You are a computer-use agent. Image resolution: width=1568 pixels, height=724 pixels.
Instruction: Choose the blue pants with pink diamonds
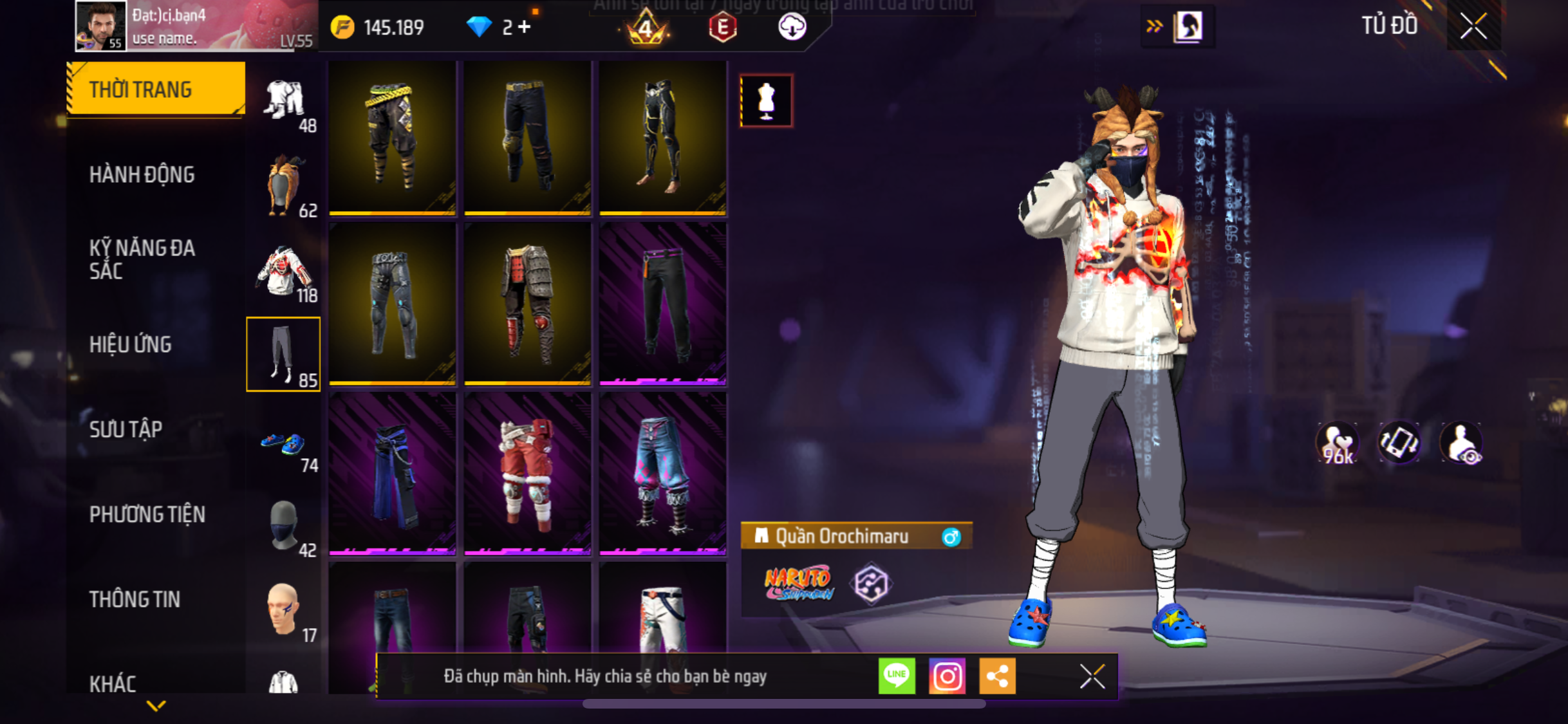coord(662,473)
